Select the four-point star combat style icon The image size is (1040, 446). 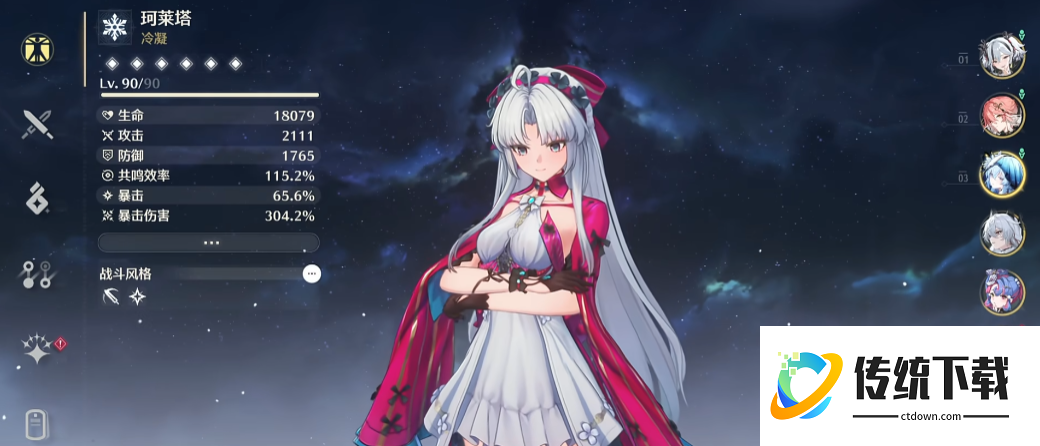pyautogui.click(x=137, y=297)
